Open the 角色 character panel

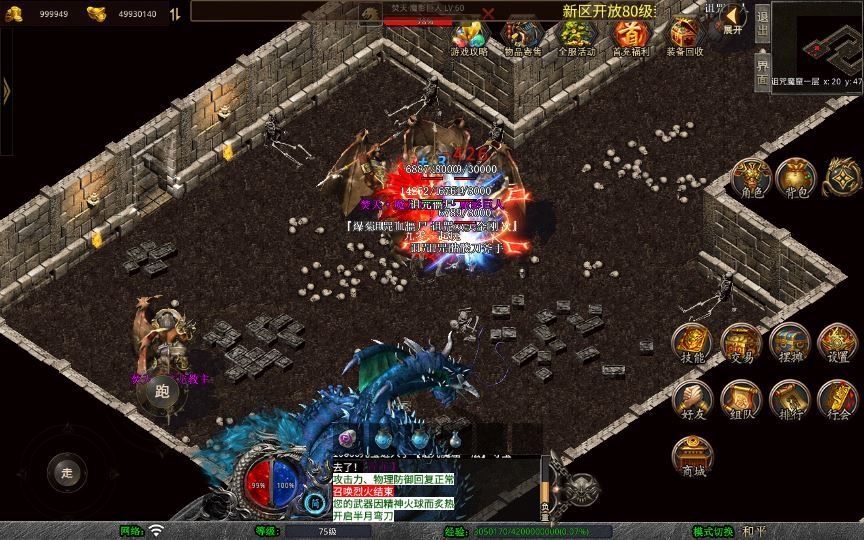(751, 177)
